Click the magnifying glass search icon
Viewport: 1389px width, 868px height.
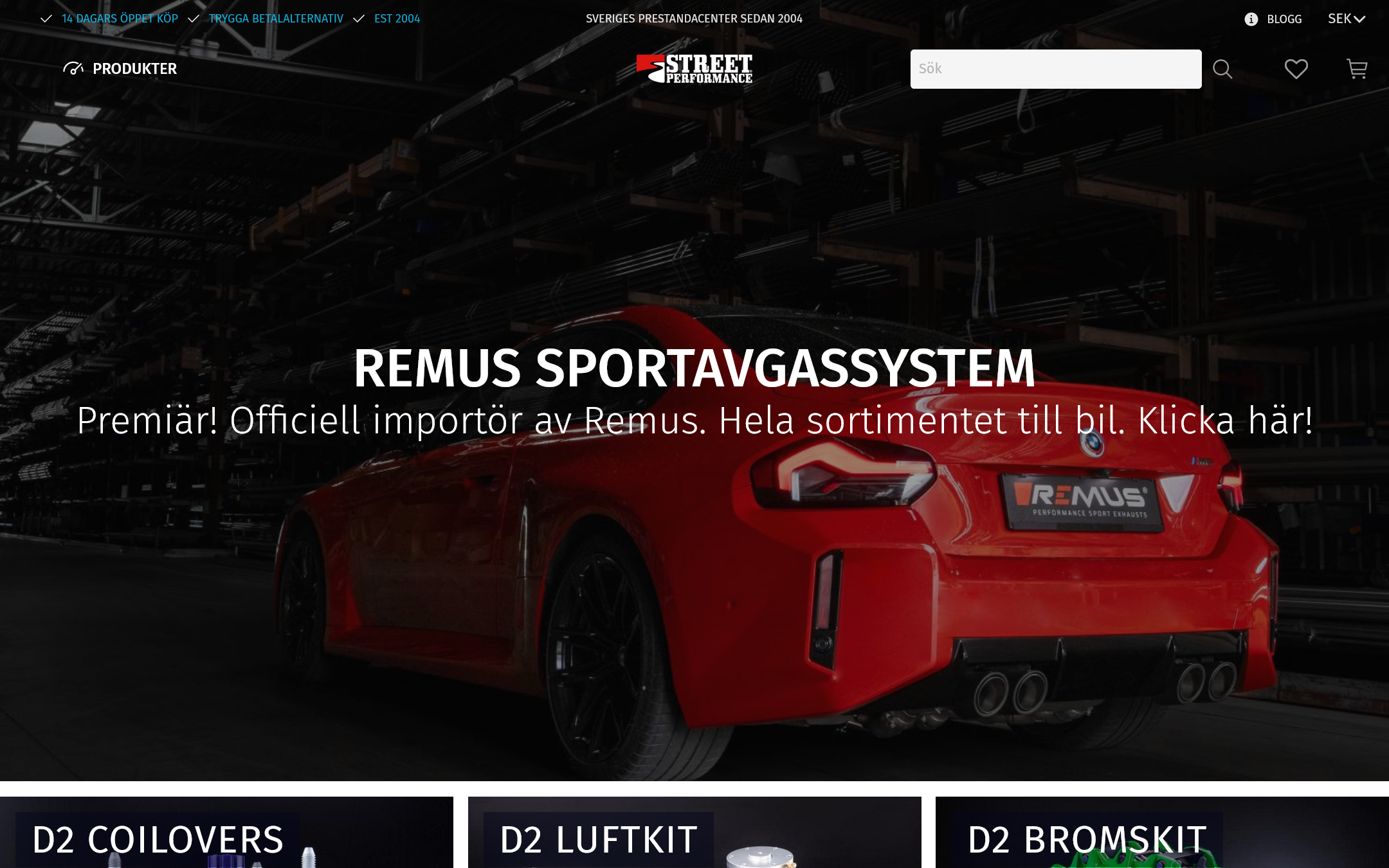pos(1222,69)
